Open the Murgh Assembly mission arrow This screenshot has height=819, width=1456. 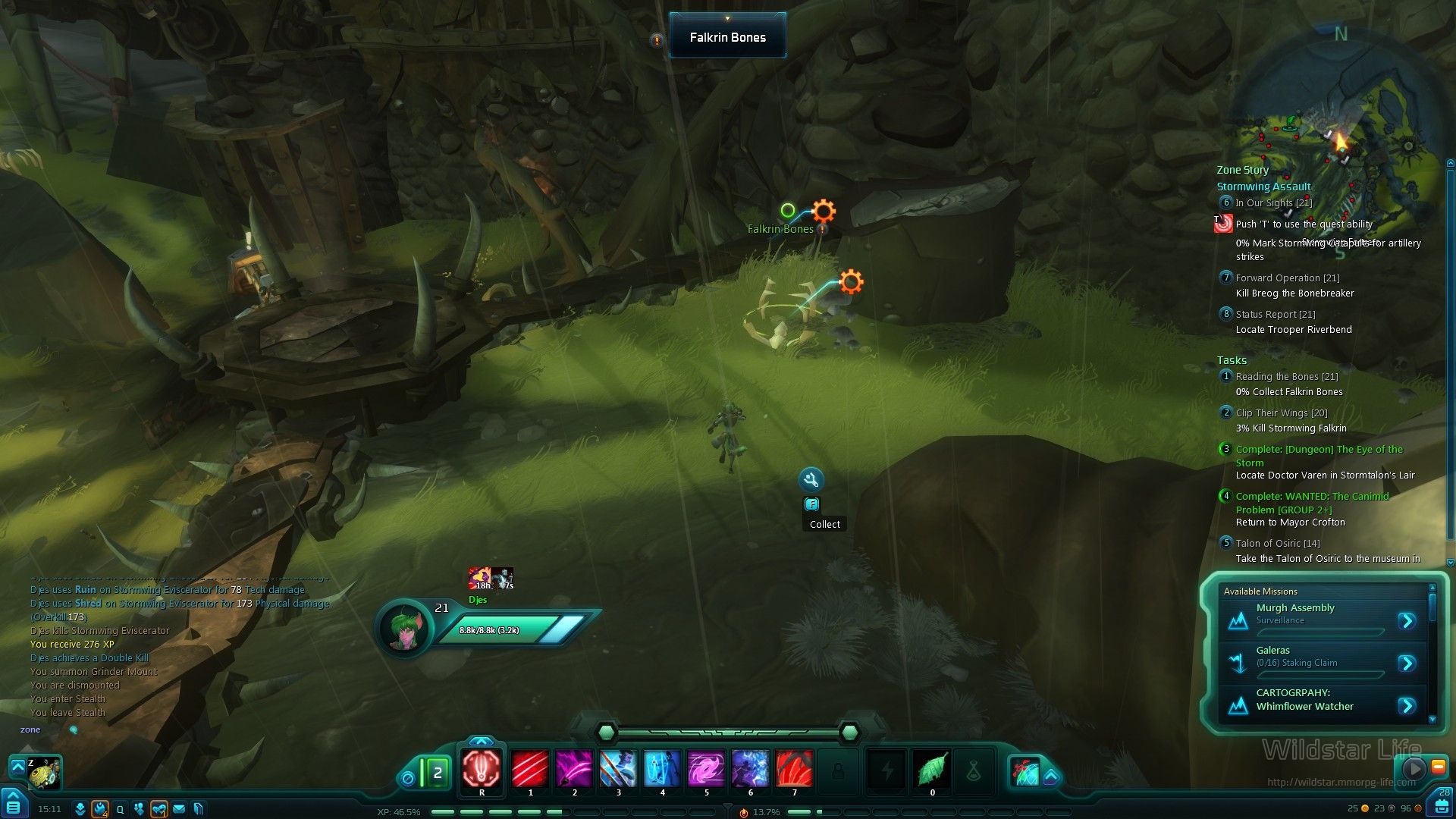1407,621
